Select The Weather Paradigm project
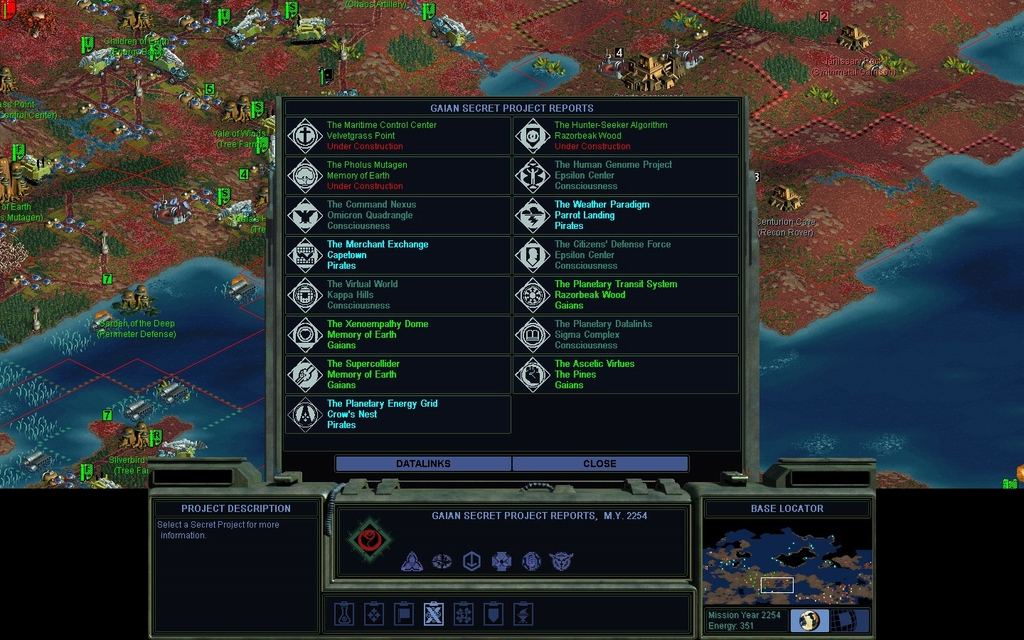The height and width of the screenshot is (640, 1024). 626,216
